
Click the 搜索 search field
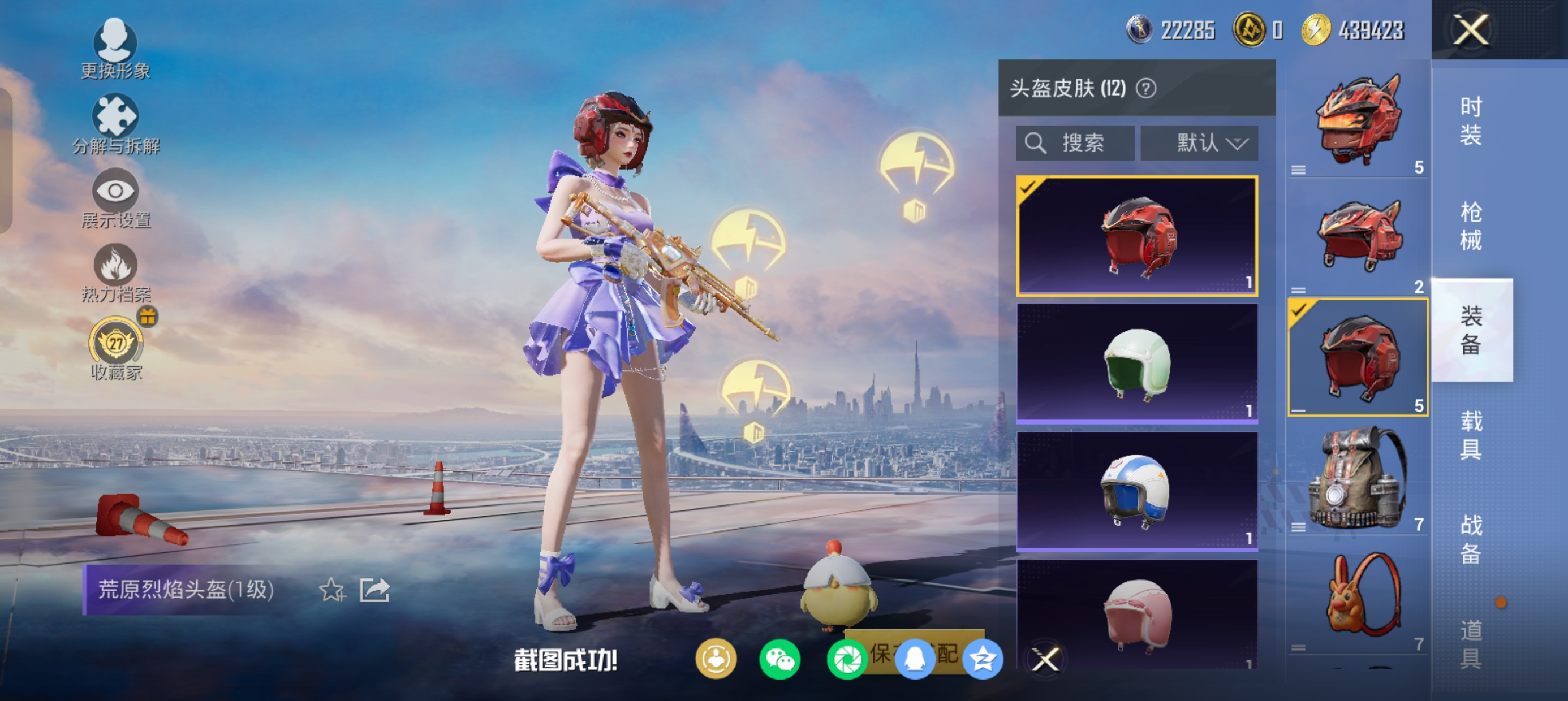coord(1075,144)
